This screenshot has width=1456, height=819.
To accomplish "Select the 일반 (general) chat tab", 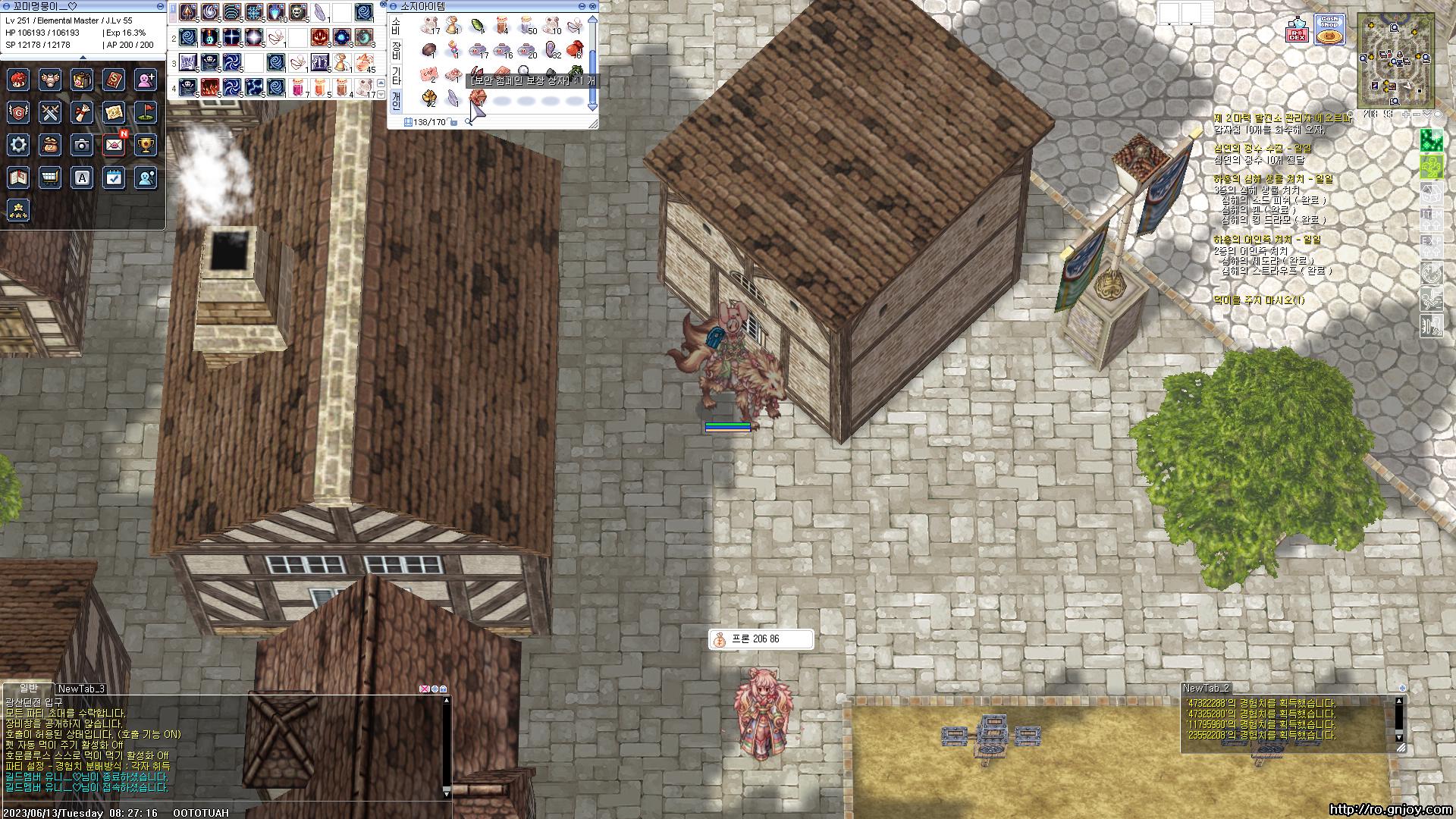I will pos(28,688).
